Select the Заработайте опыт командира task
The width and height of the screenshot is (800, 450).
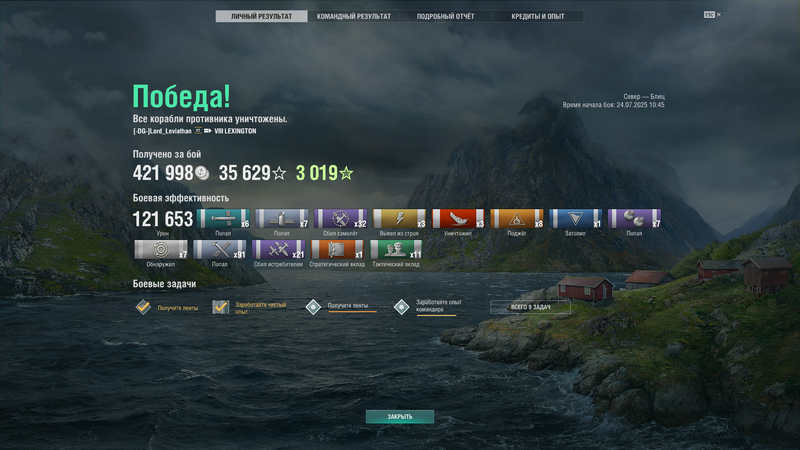[x=402, y=307]
